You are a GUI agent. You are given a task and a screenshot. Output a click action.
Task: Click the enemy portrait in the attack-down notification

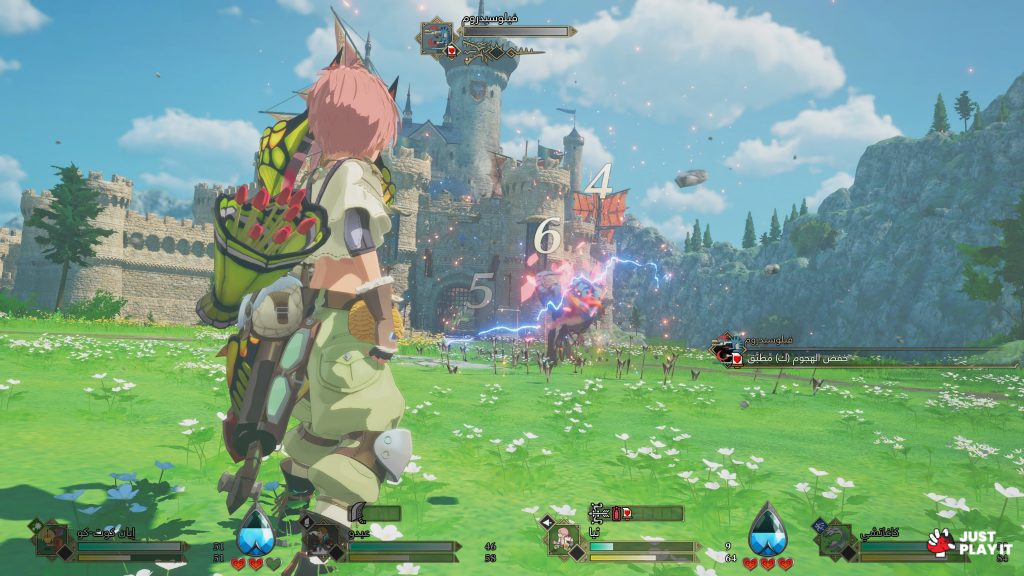tap(724, 349)
